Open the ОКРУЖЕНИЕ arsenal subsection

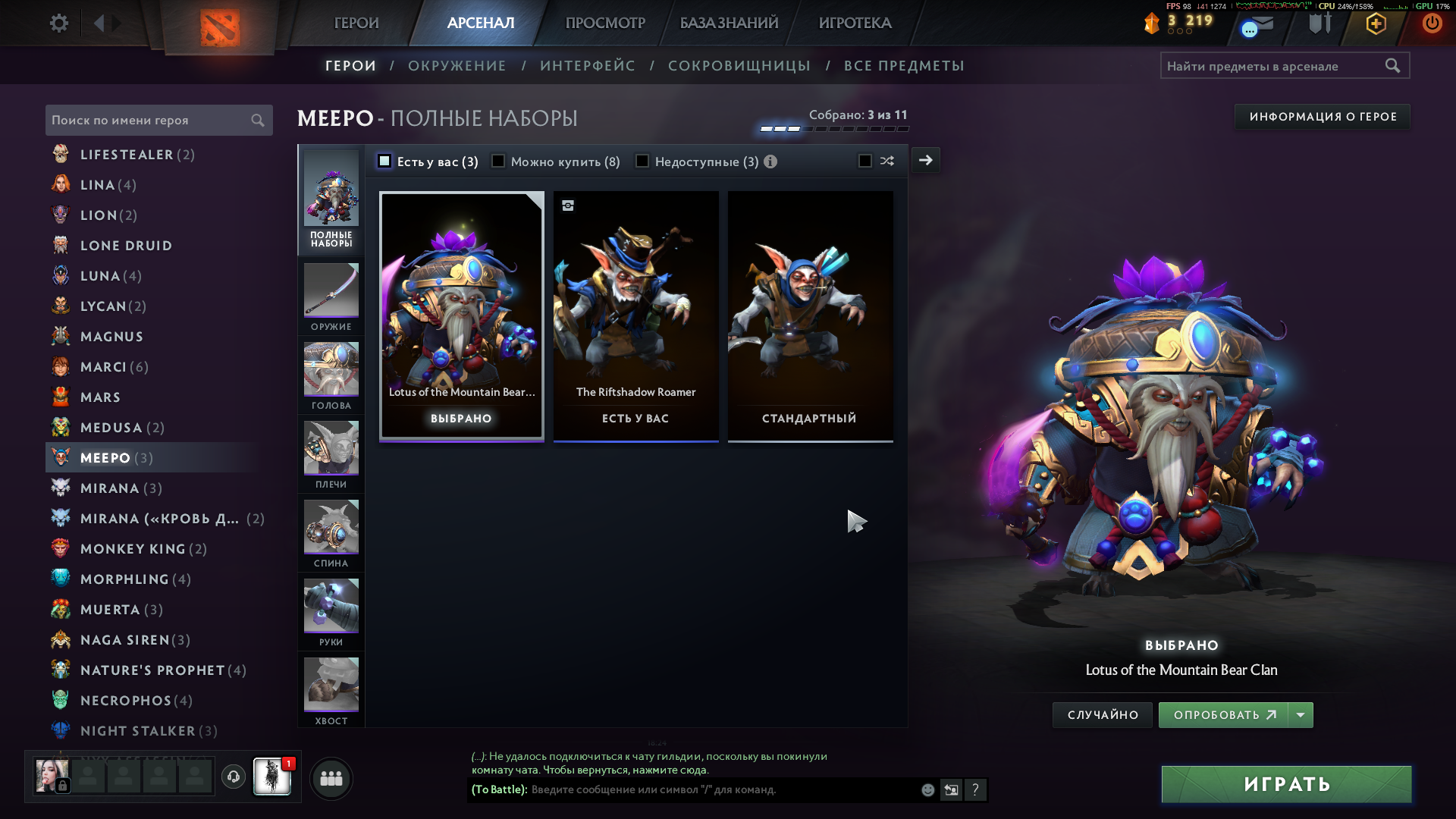[x=457, y=66]
